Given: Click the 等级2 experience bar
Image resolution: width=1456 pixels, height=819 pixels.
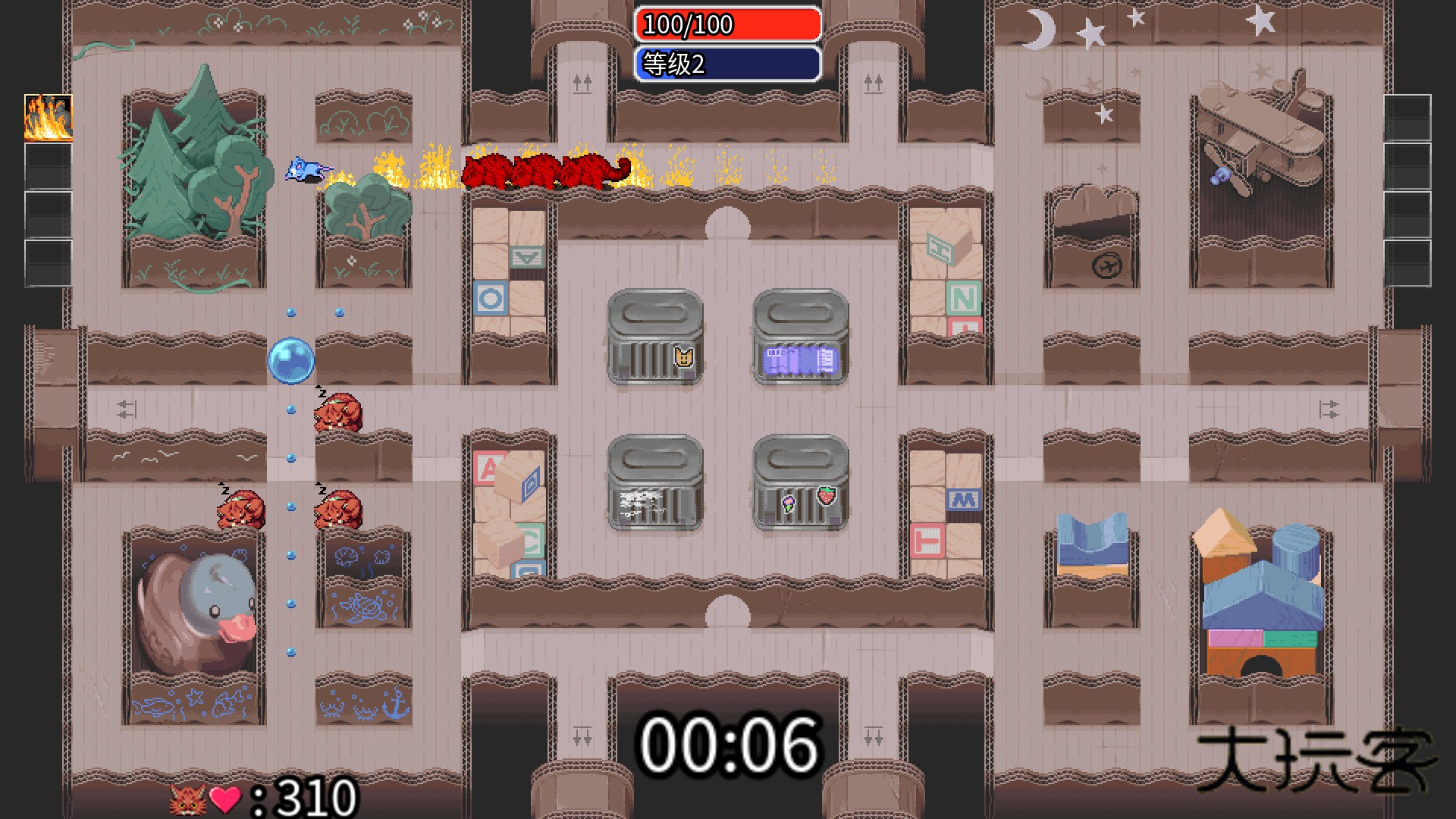Looking at the screenshot, I should point(728,65).
